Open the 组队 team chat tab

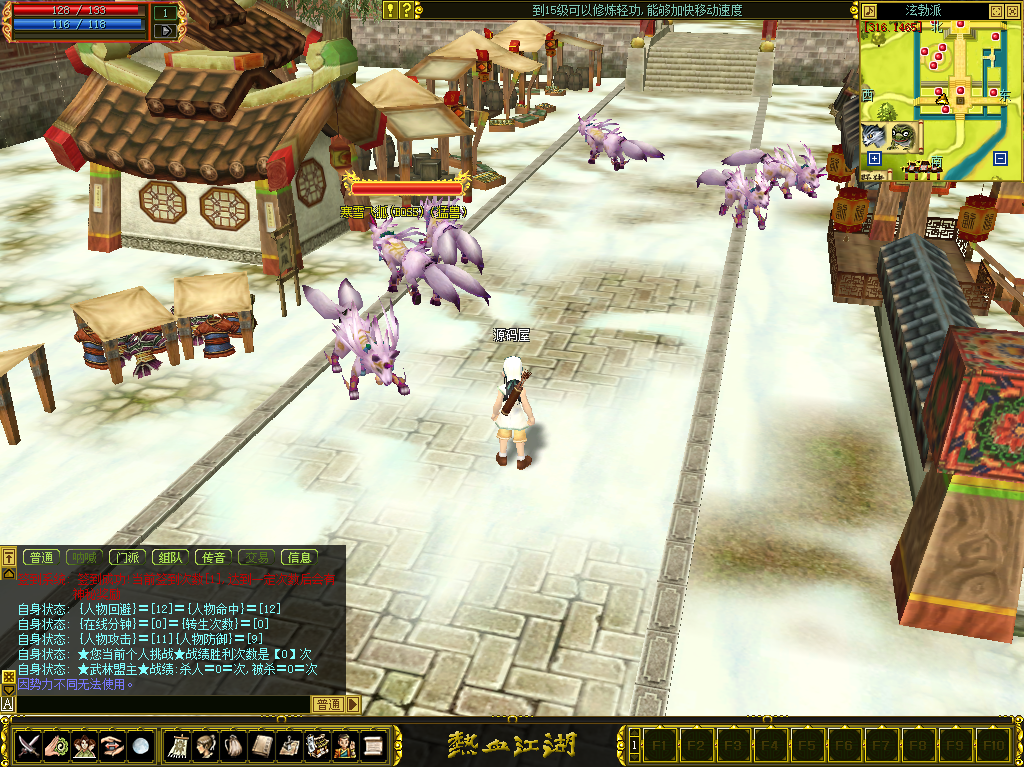coord(170,558)
